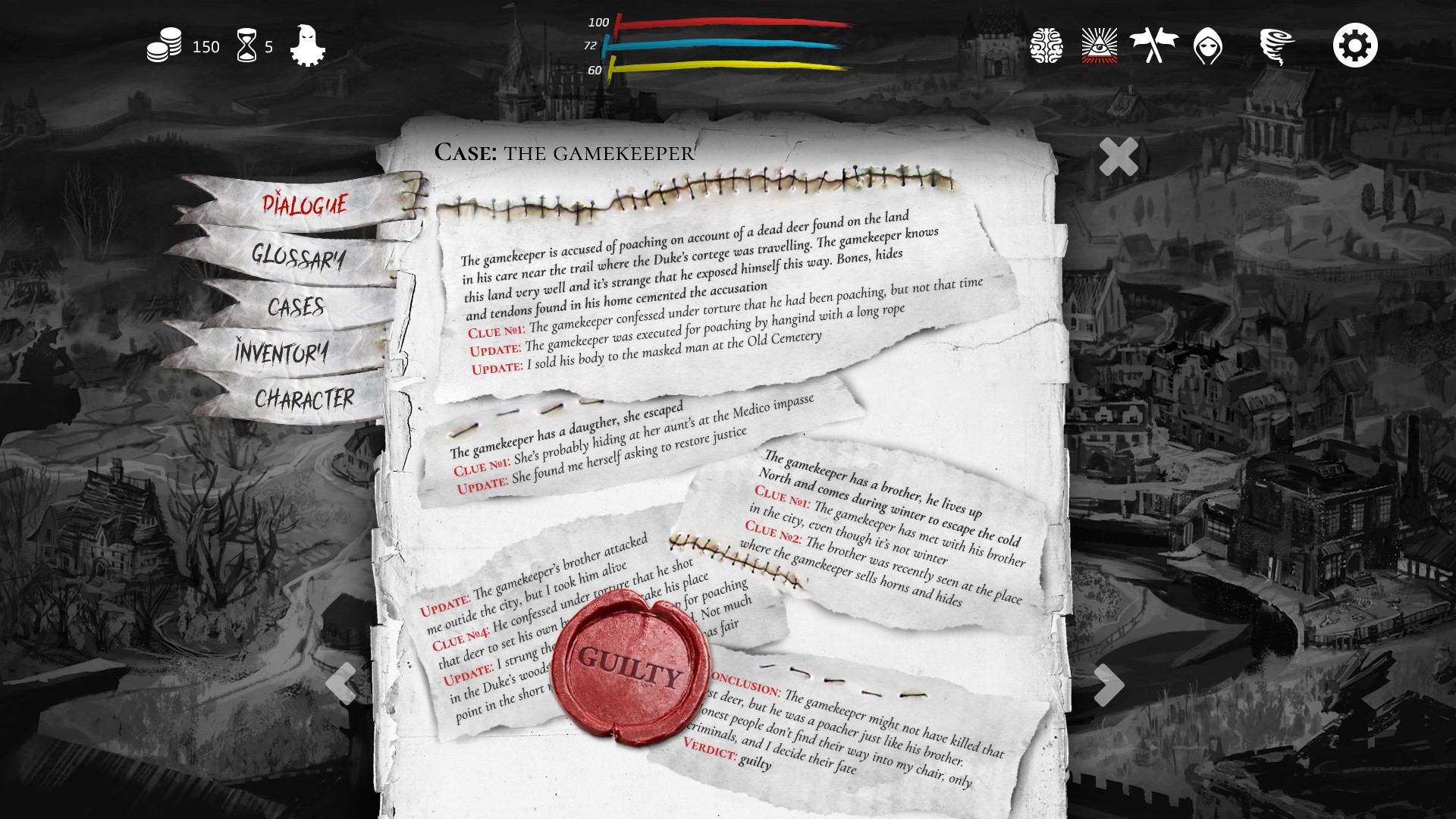Click the ghost icon near the coin counter

click(x=306, y=45)
